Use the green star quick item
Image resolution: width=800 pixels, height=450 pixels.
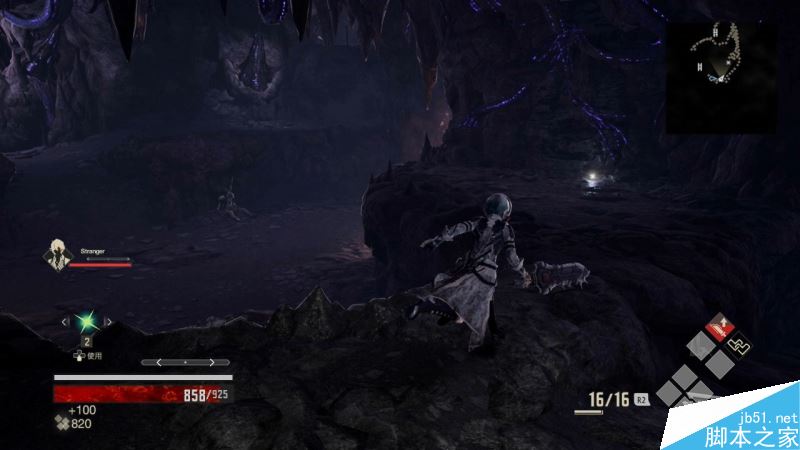point(87,322)
